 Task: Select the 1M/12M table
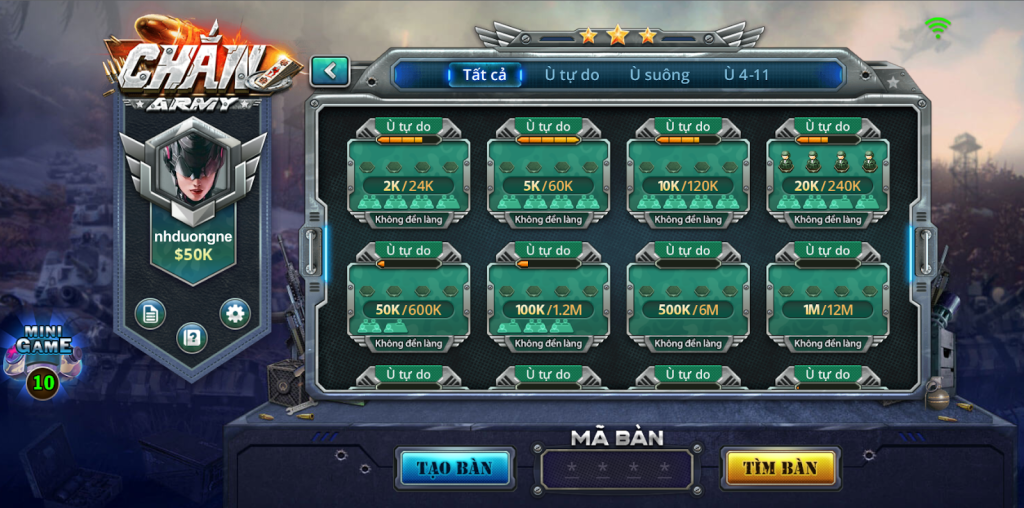click(x=828, y=300)
